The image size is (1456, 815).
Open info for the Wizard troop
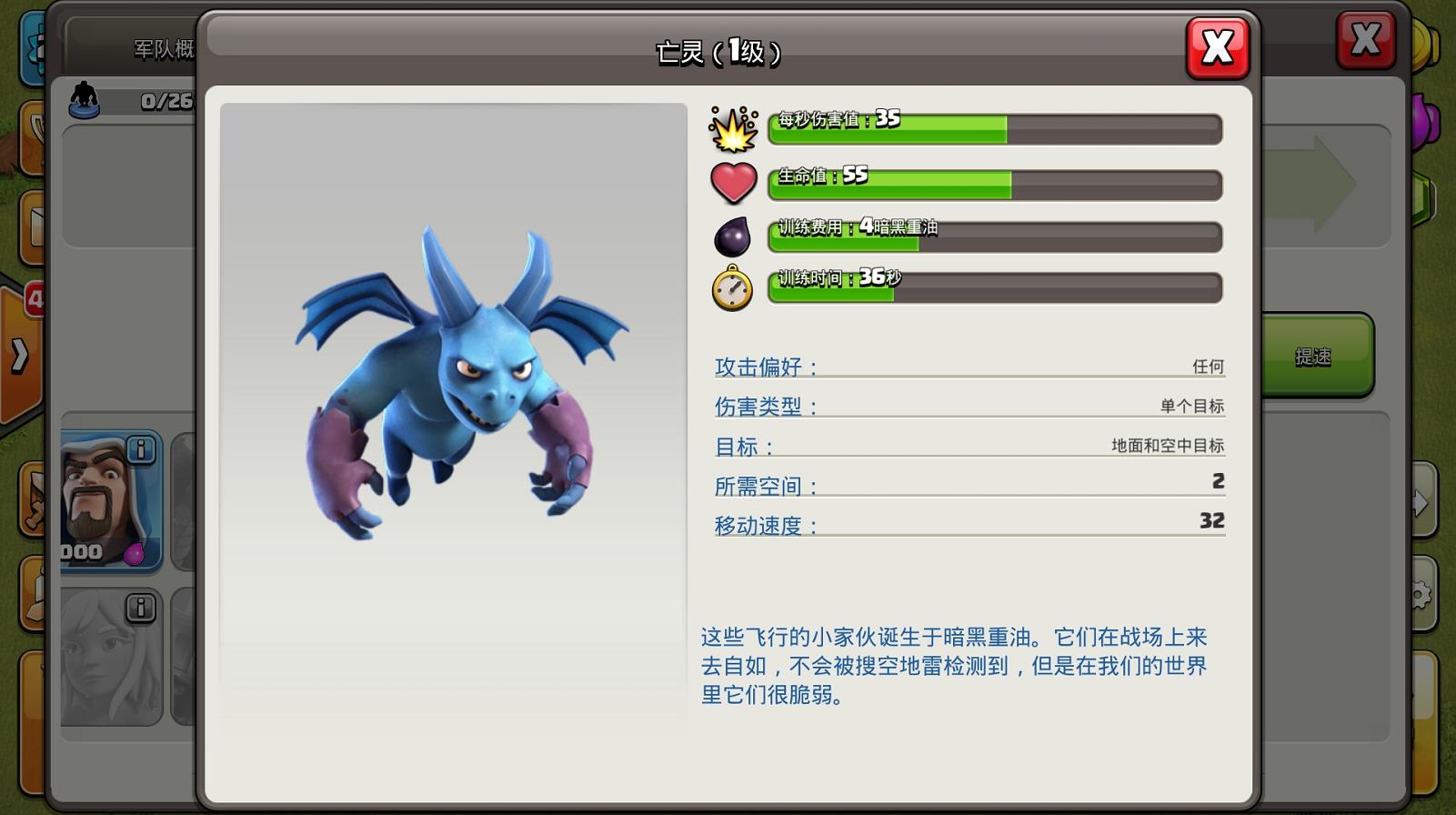point(140,449)
